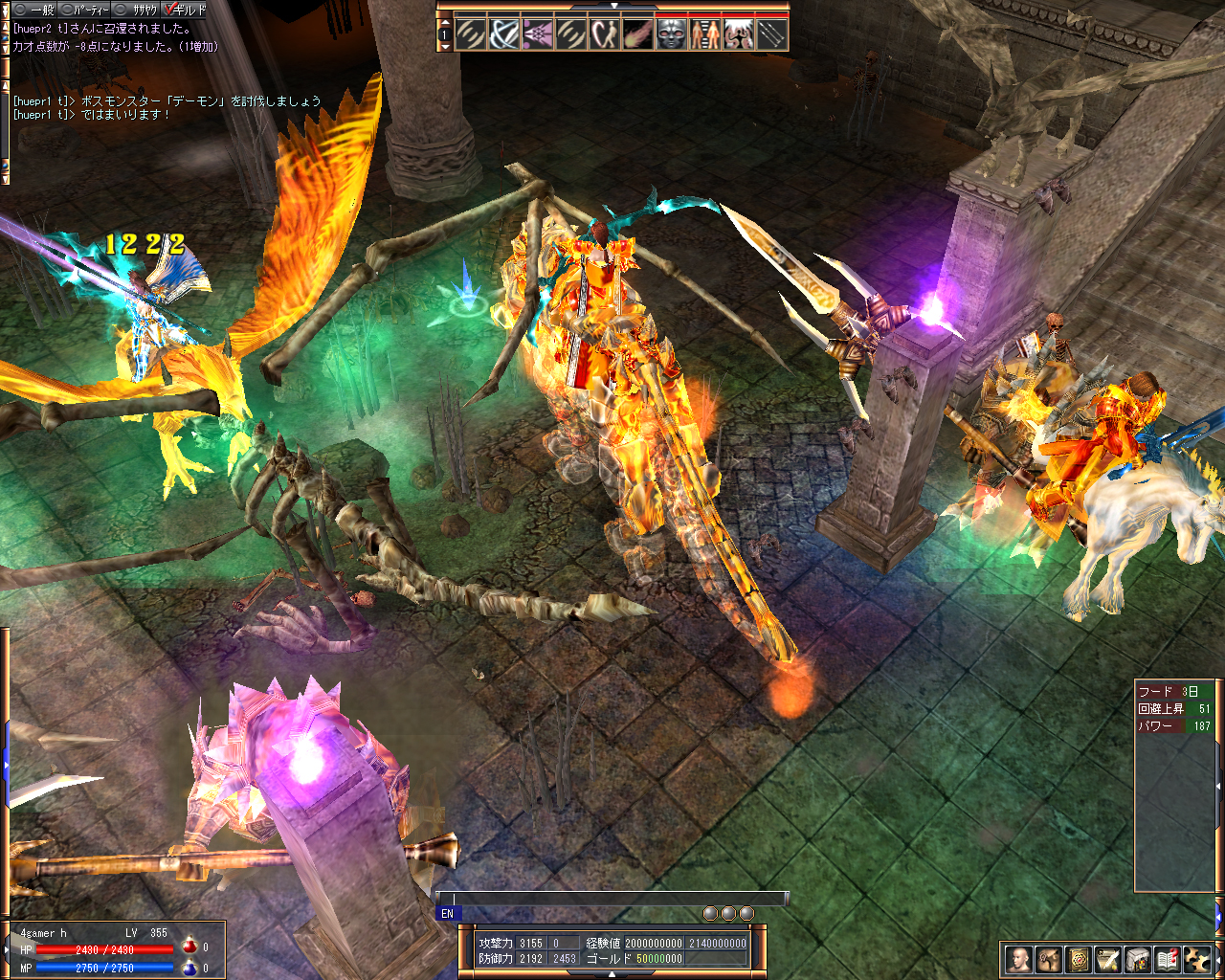
Task: Open the leather bag inventory
Action: 1050,959
